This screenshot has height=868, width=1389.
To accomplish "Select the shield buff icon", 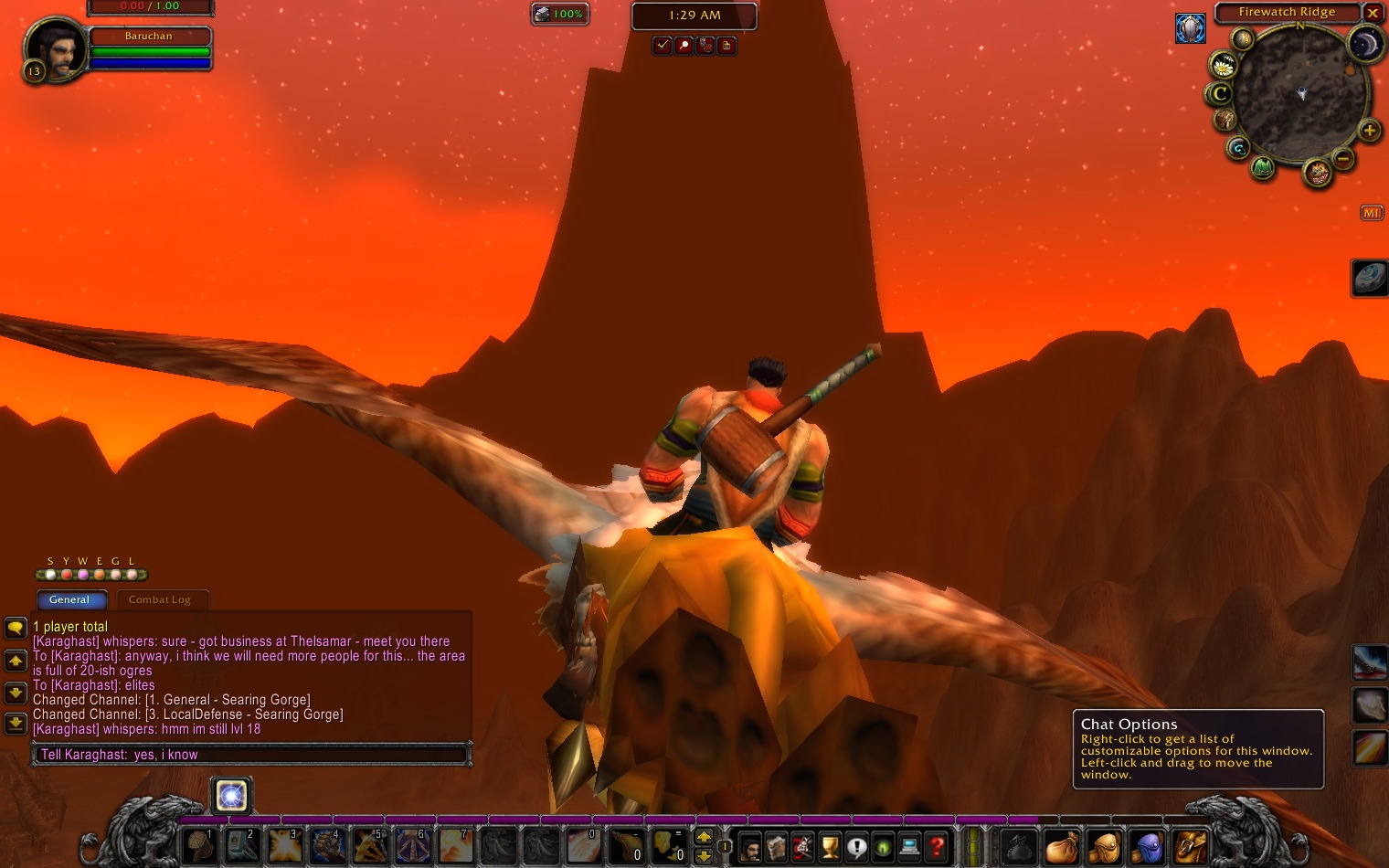I will [x=1190, y=28].
